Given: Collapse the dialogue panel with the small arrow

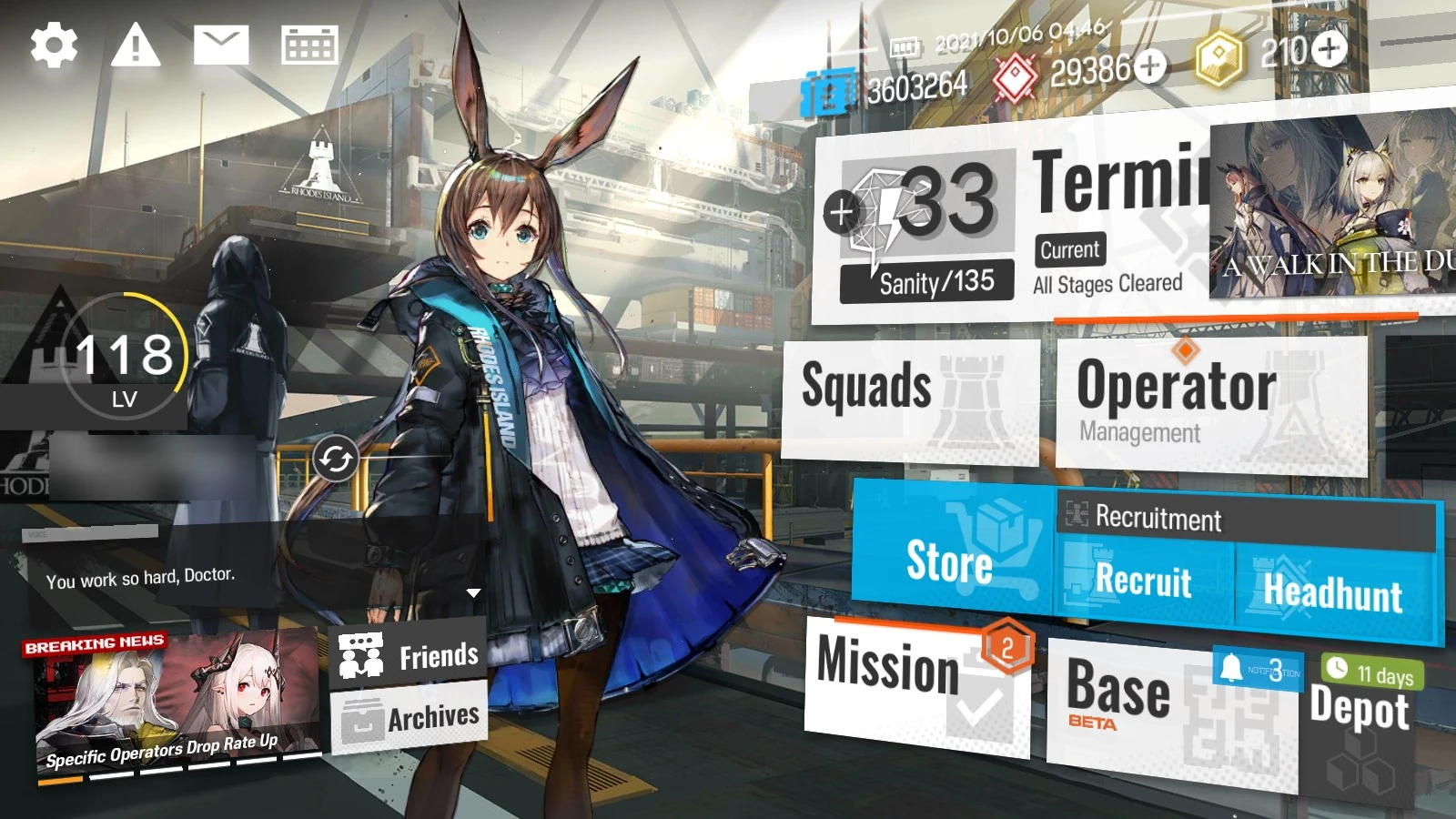Looking at the screenshot, I should click(472, 591).
